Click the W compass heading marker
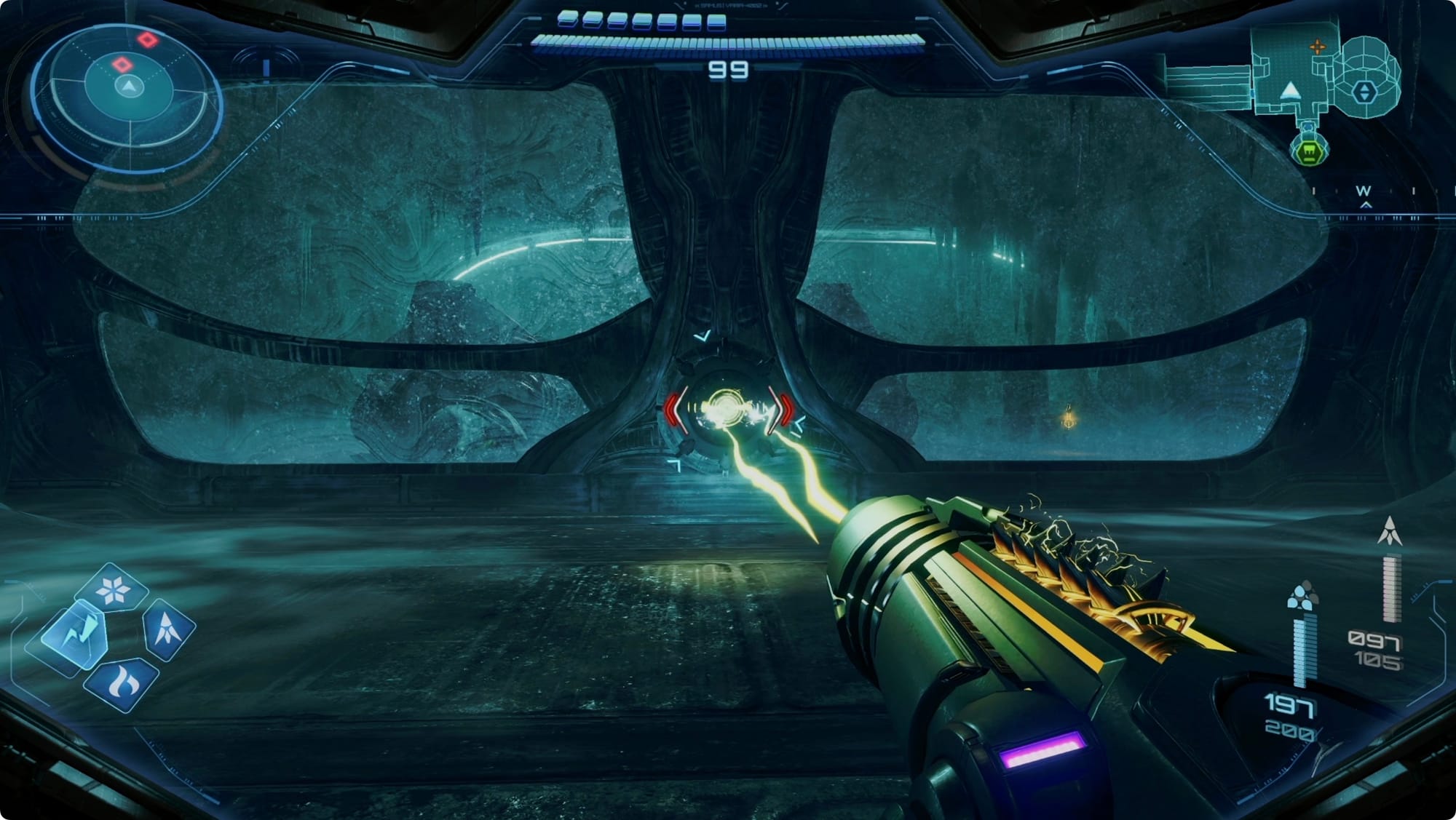The width and height of the screenshot is (1456, 820). 1363,191
